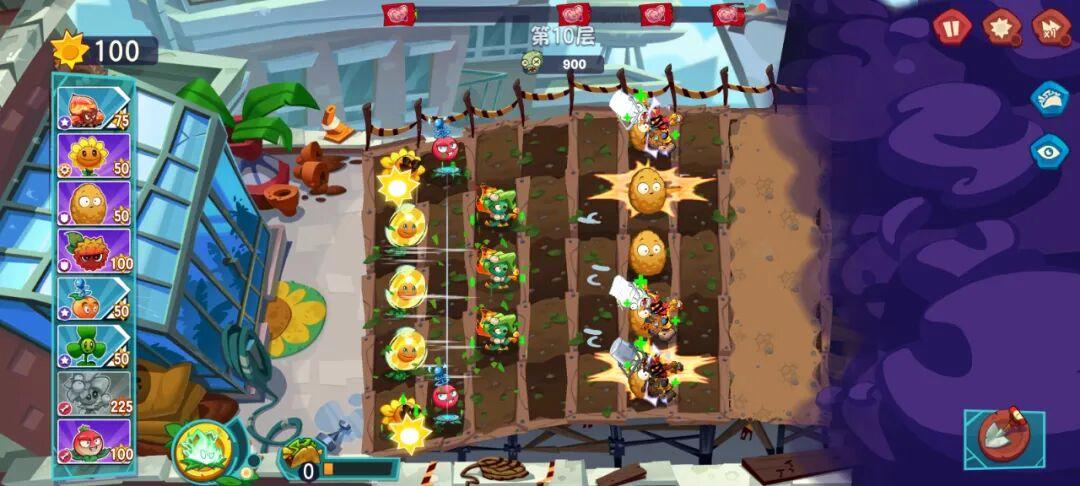Click the red spiky burst button

(1001, 26)
